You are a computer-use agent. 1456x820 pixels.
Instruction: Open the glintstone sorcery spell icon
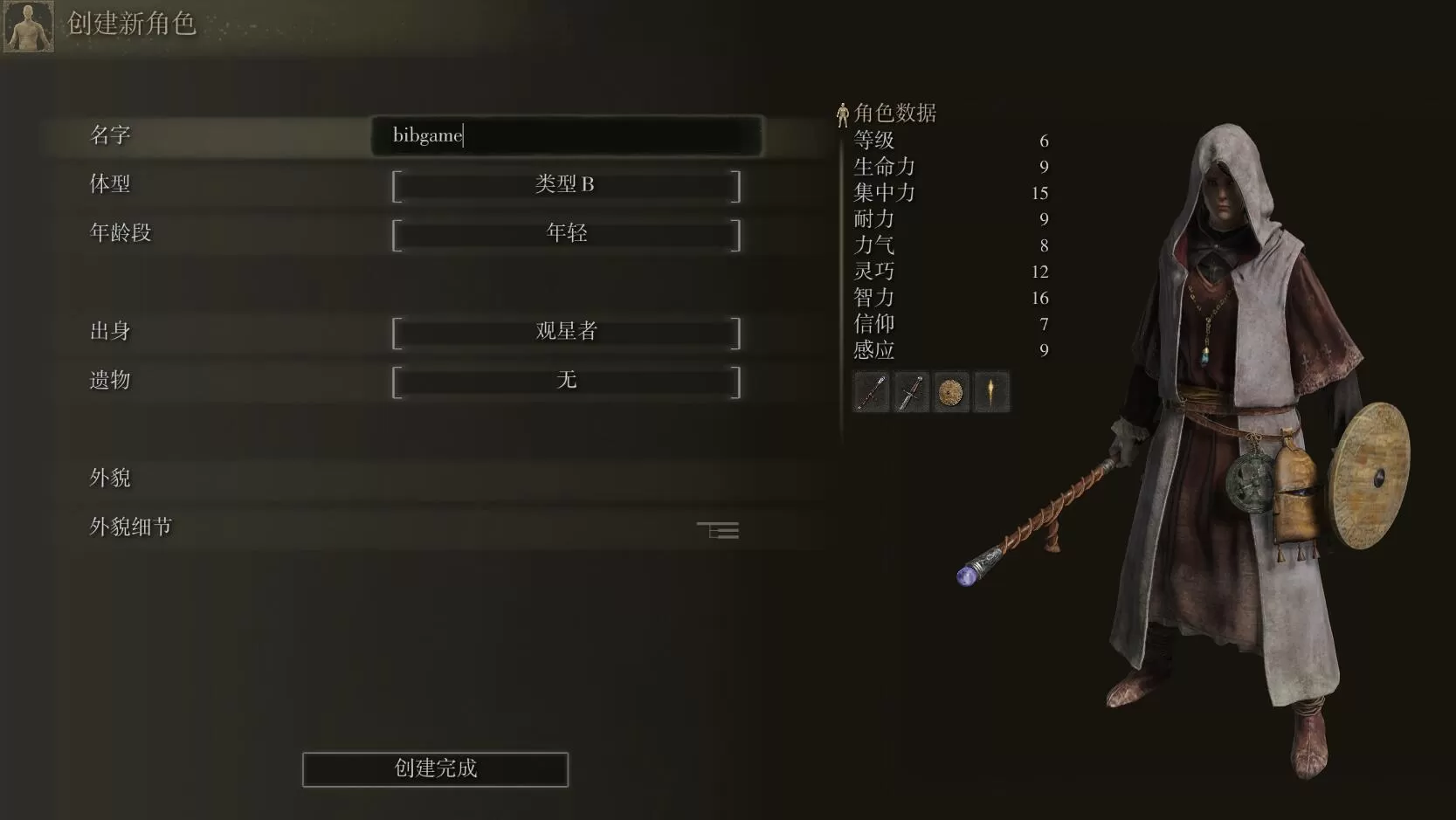pyautogui.click(x=991, y=391)
